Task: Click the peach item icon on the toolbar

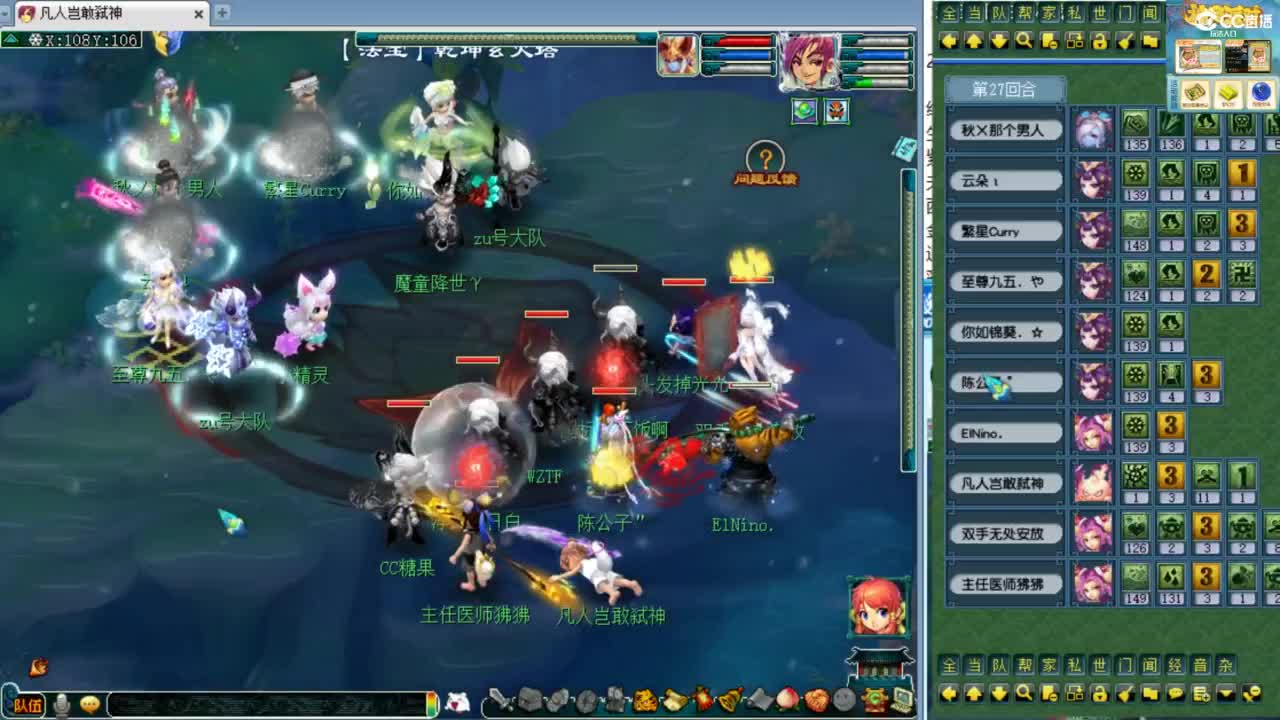Action: click(x=787, y=700)
